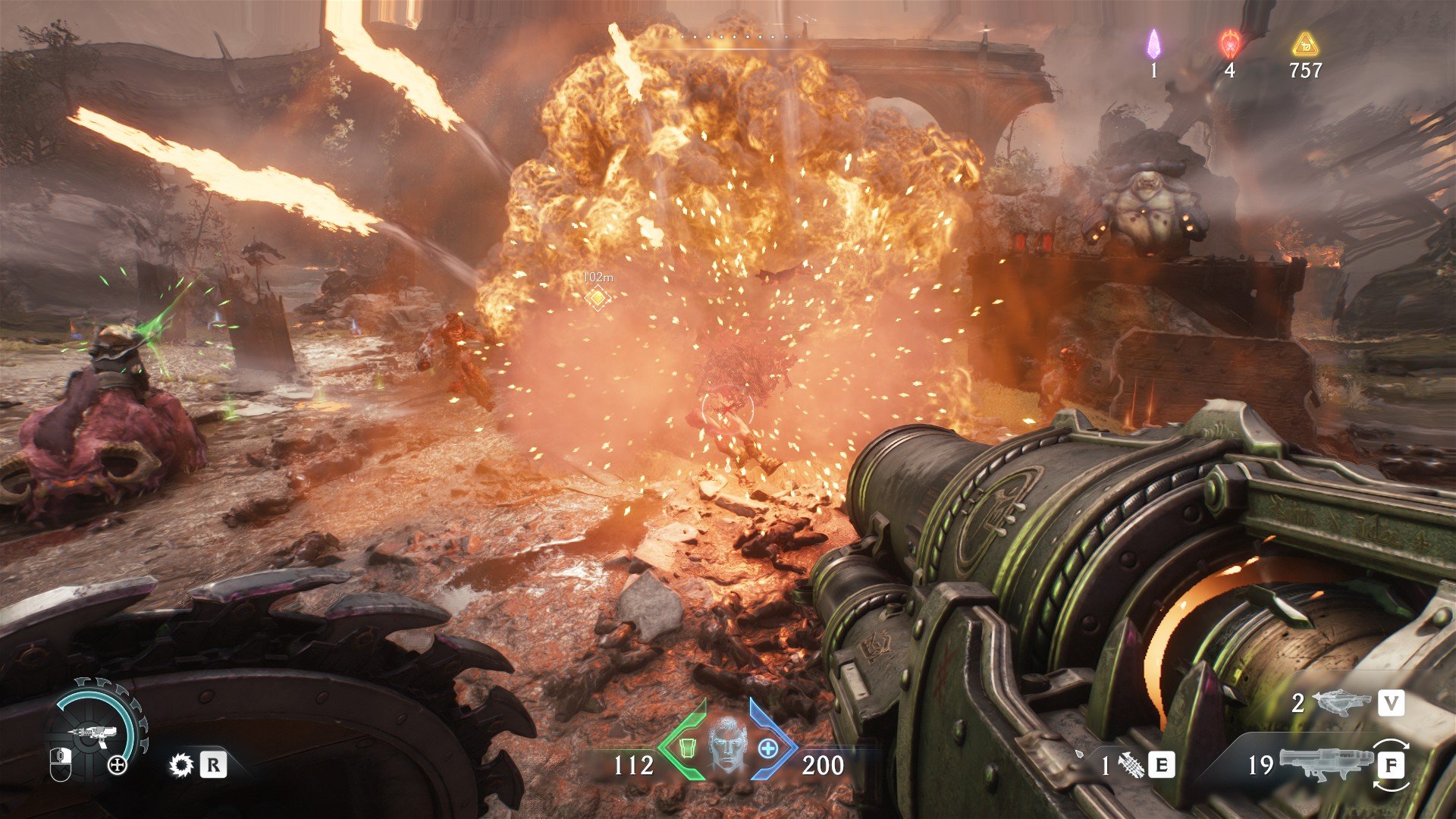Activate the shield saw blade icon
1456x819 pixels.
coord(181,764)
